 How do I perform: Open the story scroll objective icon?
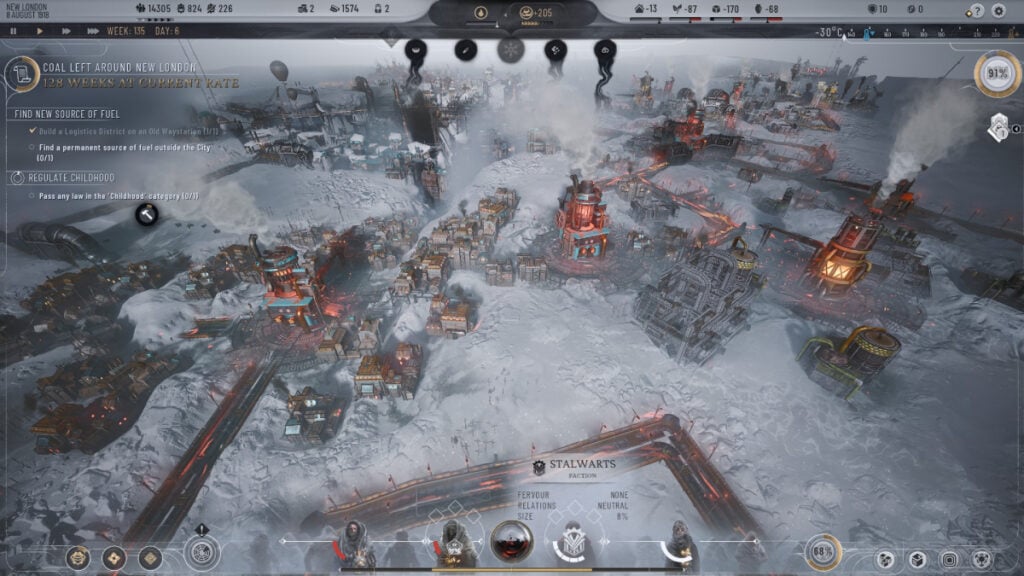coord(18,73)
